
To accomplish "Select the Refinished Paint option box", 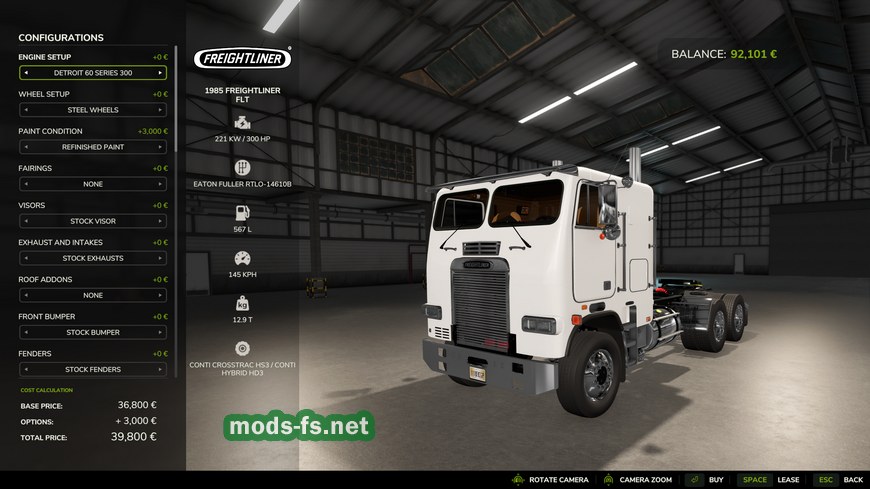I will (93, 147).
